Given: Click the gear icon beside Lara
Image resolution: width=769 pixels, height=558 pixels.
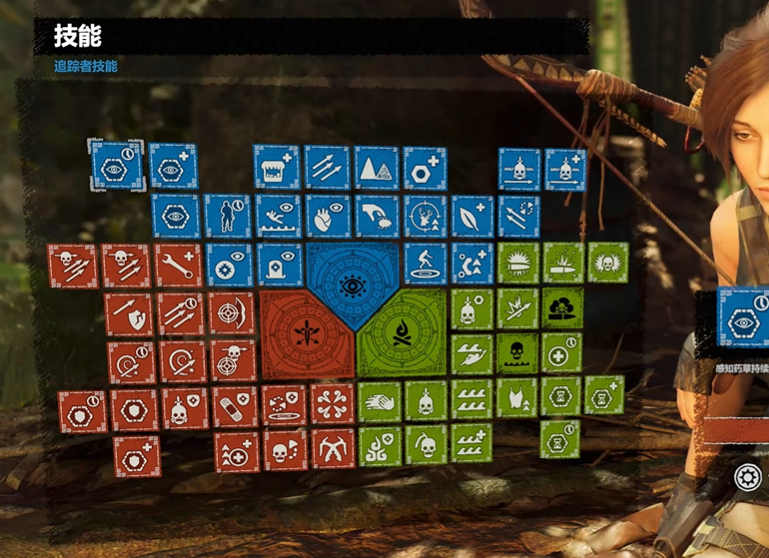Looking at the screenshot, I should pyautogui.click(x=746, y=477).
